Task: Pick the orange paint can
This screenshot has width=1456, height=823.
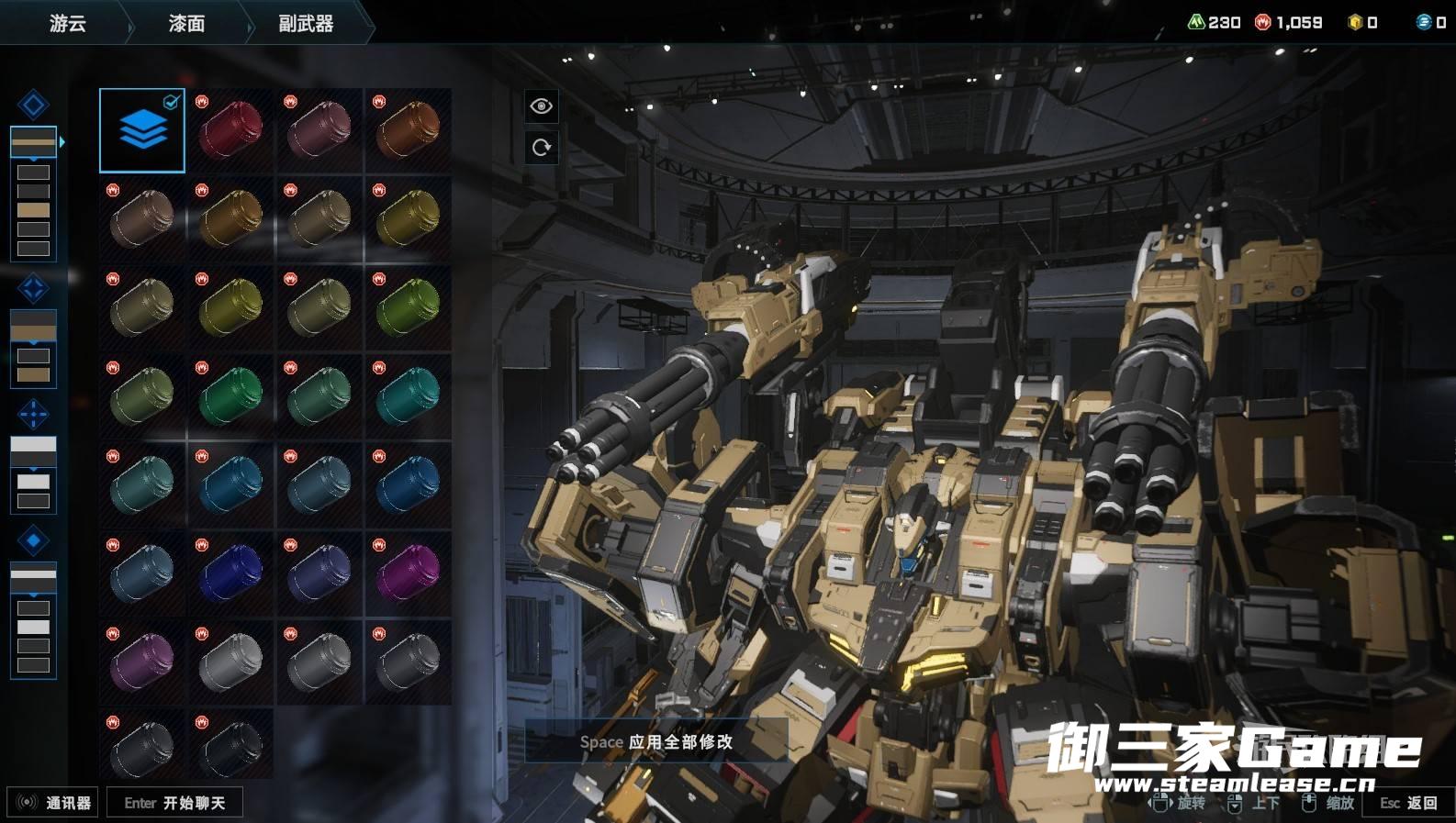Action: (x=408, y=130)
